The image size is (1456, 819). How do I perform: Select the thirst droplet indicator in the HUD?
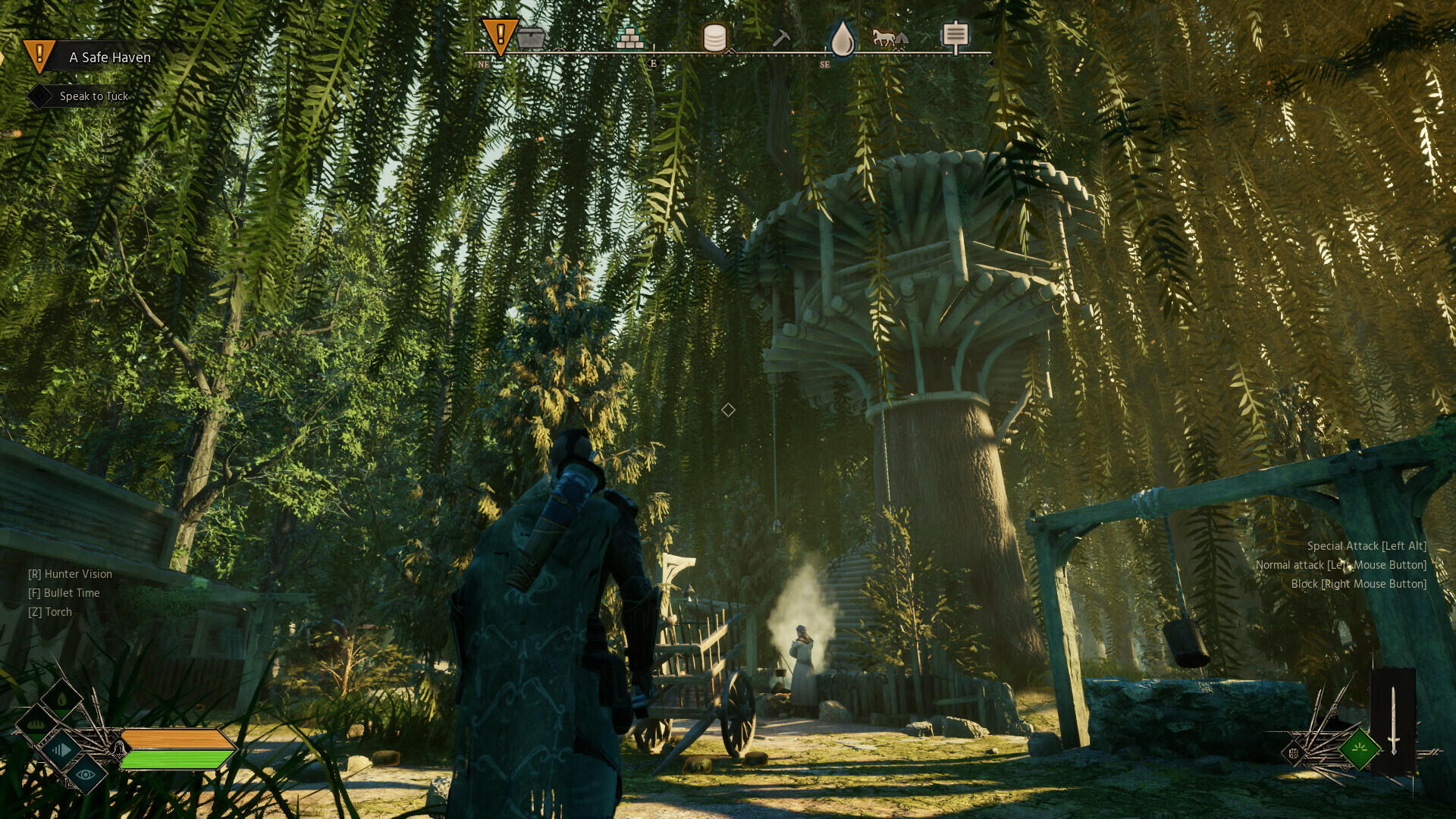(61, 698)
